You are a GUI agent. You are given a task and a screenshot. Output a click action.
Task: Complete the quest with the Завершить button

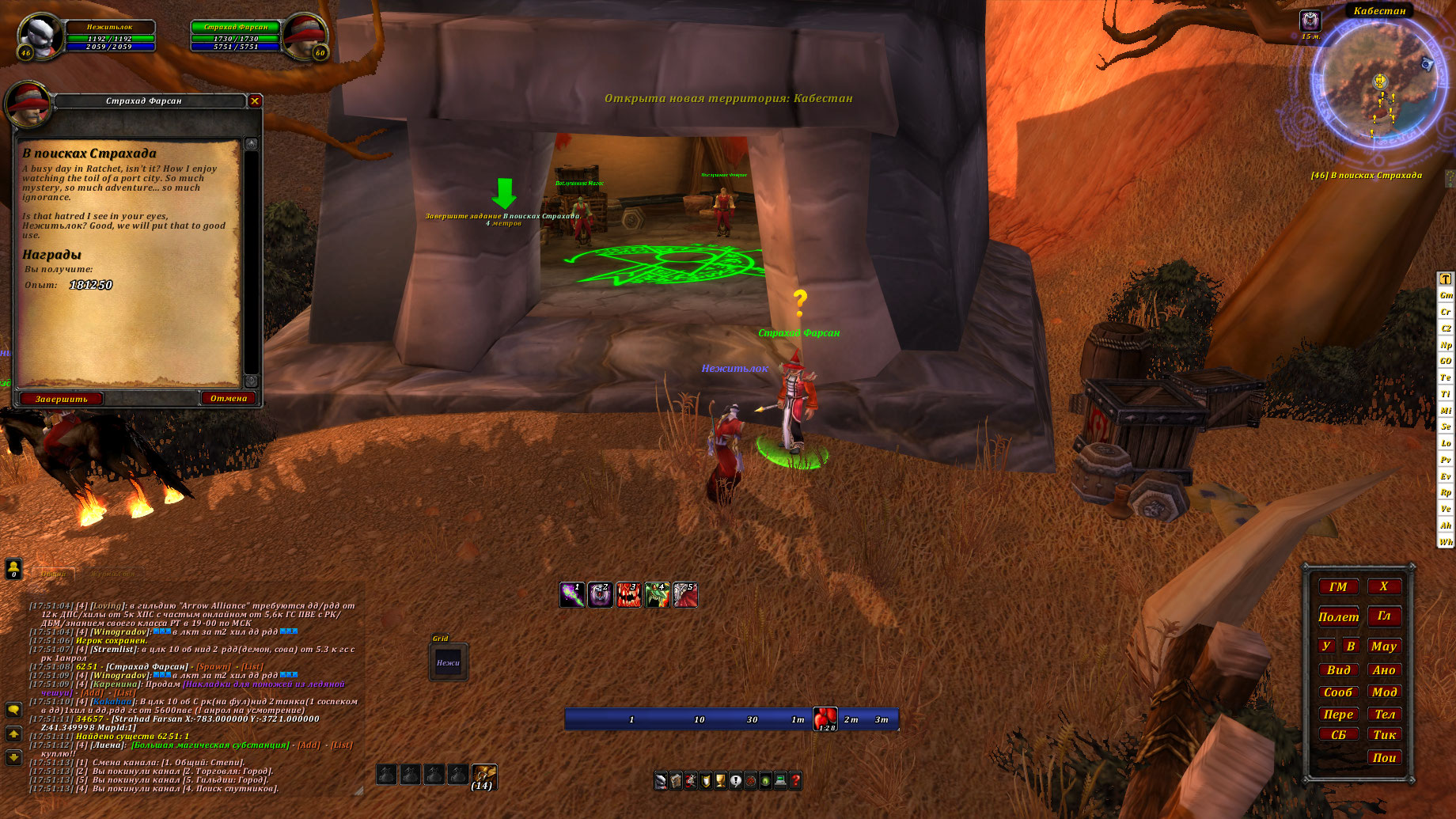[62, 399]
